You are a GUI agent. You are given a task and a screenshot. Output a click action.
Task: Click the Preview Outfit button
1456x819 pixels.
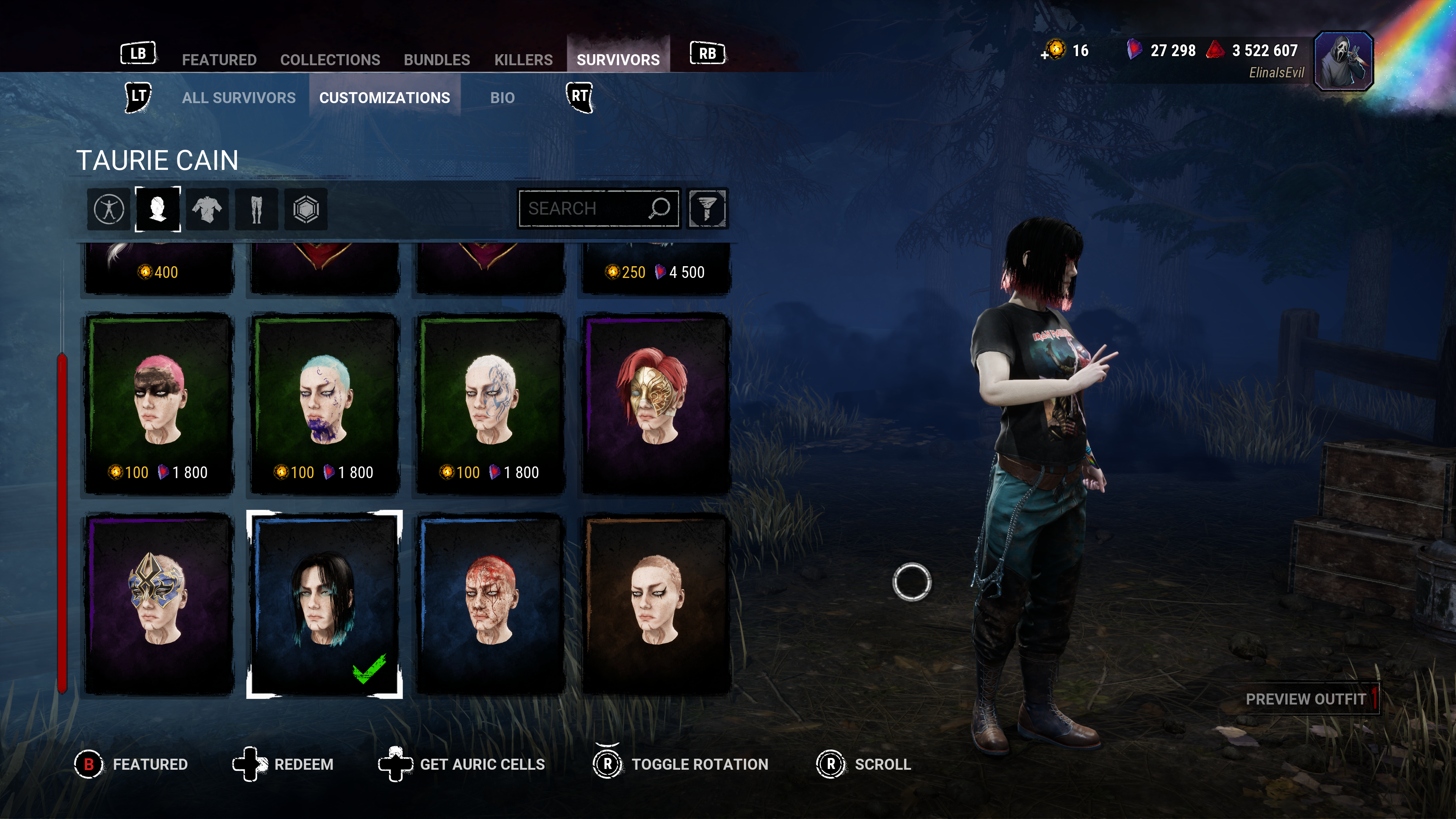[1305, 699]
